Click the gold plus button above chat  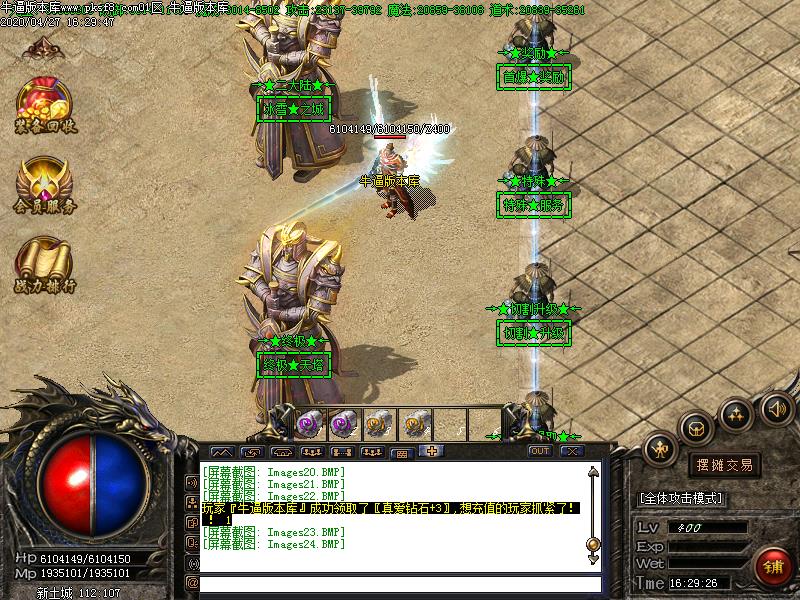tap(432, 451)
